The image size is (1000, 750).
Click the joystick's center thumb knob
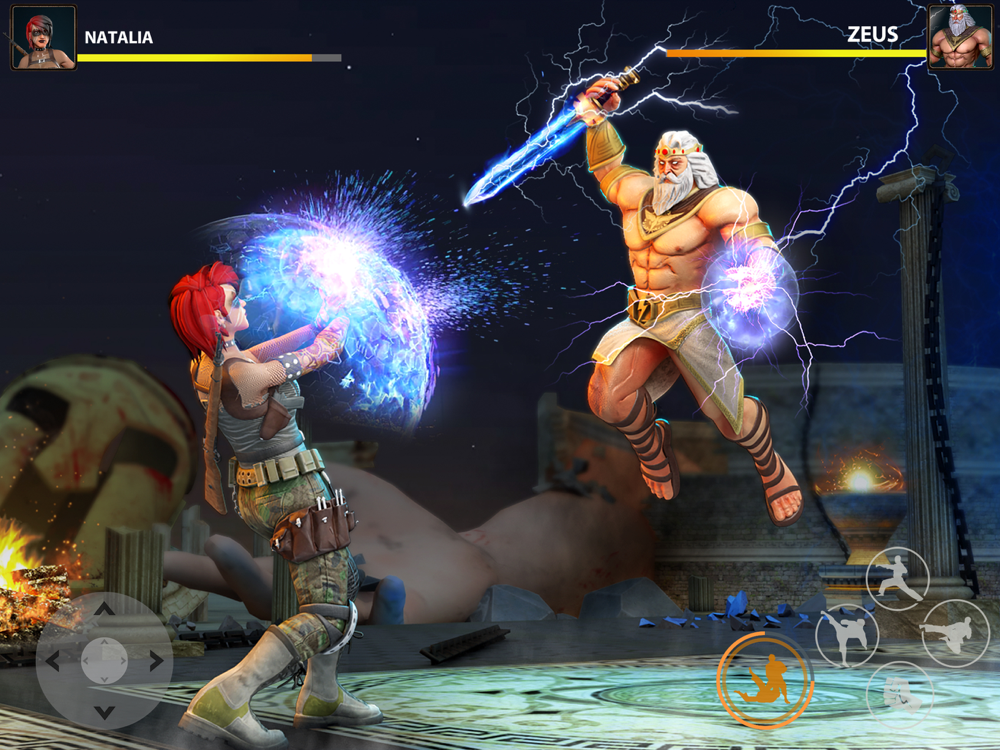pyautogui.click(x=104, y=660)
